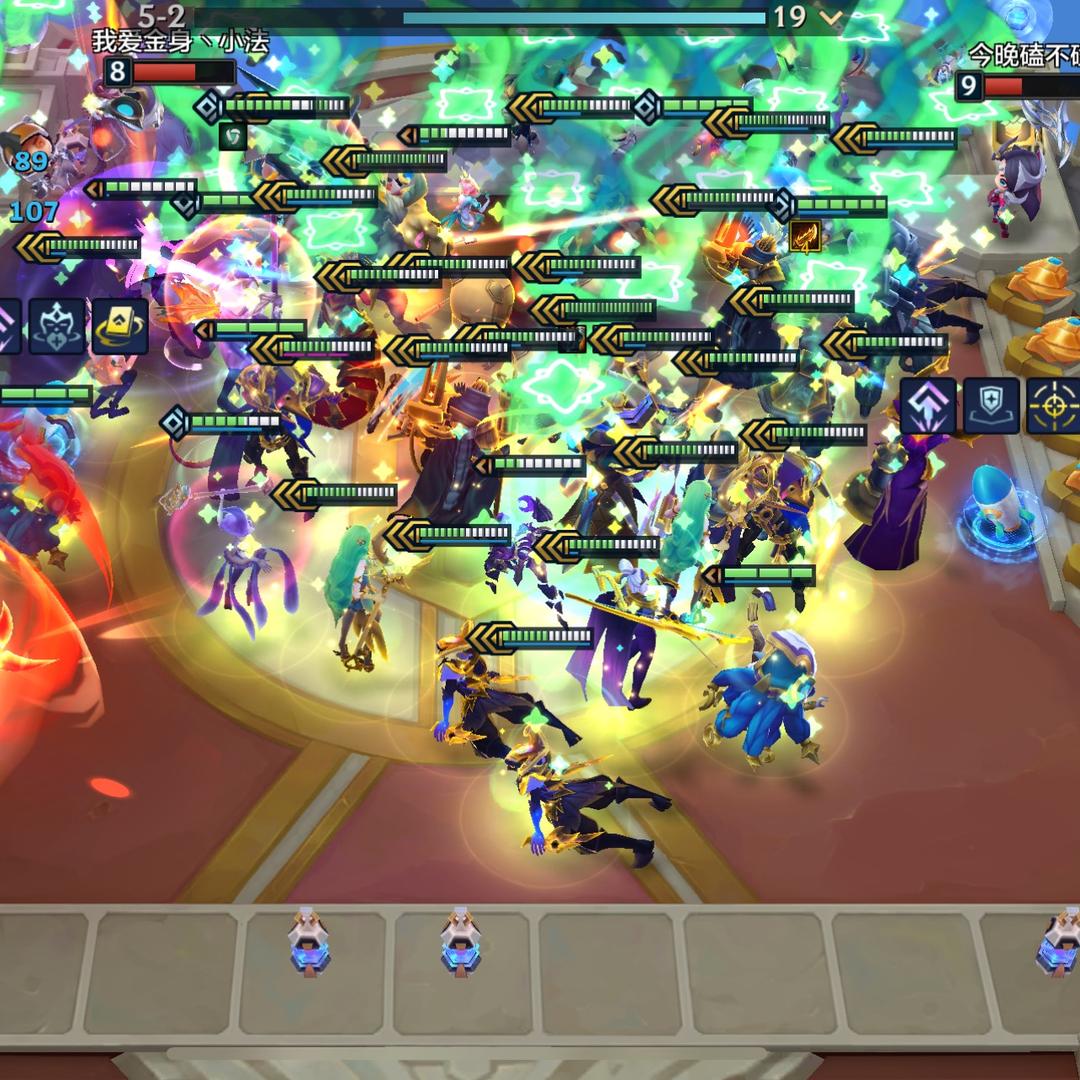View the yellow crosshair augment icon

click(x=1053, y=405)
